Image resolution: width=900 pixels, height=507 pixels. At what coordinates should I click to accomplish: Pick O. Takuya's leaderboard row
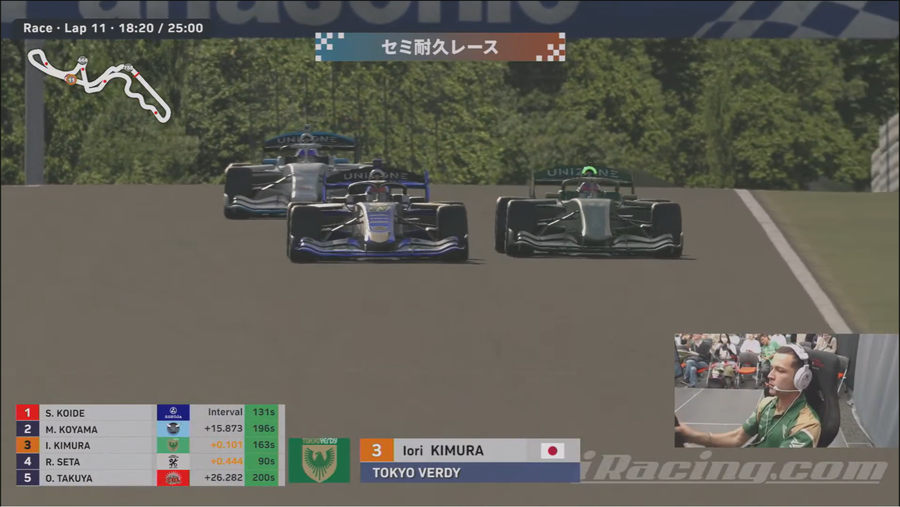point(150,478)
